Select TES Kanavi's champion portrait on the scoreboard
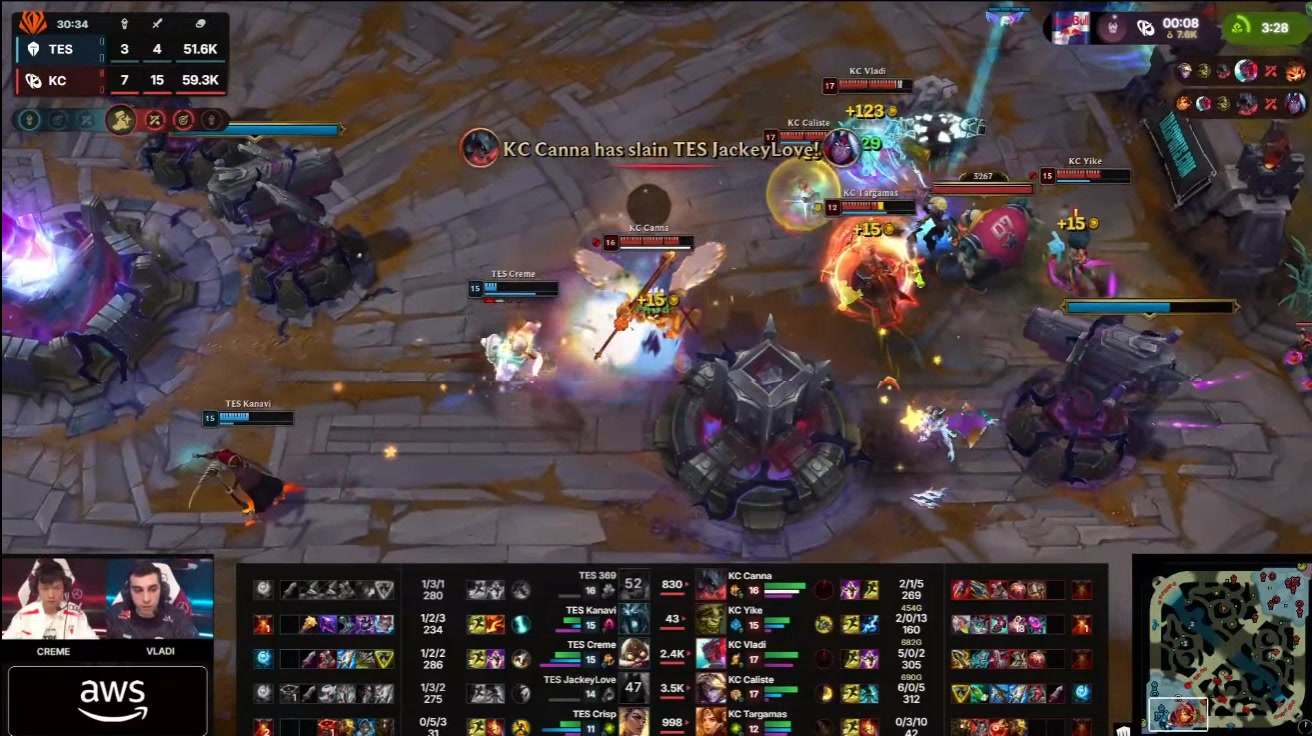The height and width of the screenshot is (736, 1312). point(634,618)
